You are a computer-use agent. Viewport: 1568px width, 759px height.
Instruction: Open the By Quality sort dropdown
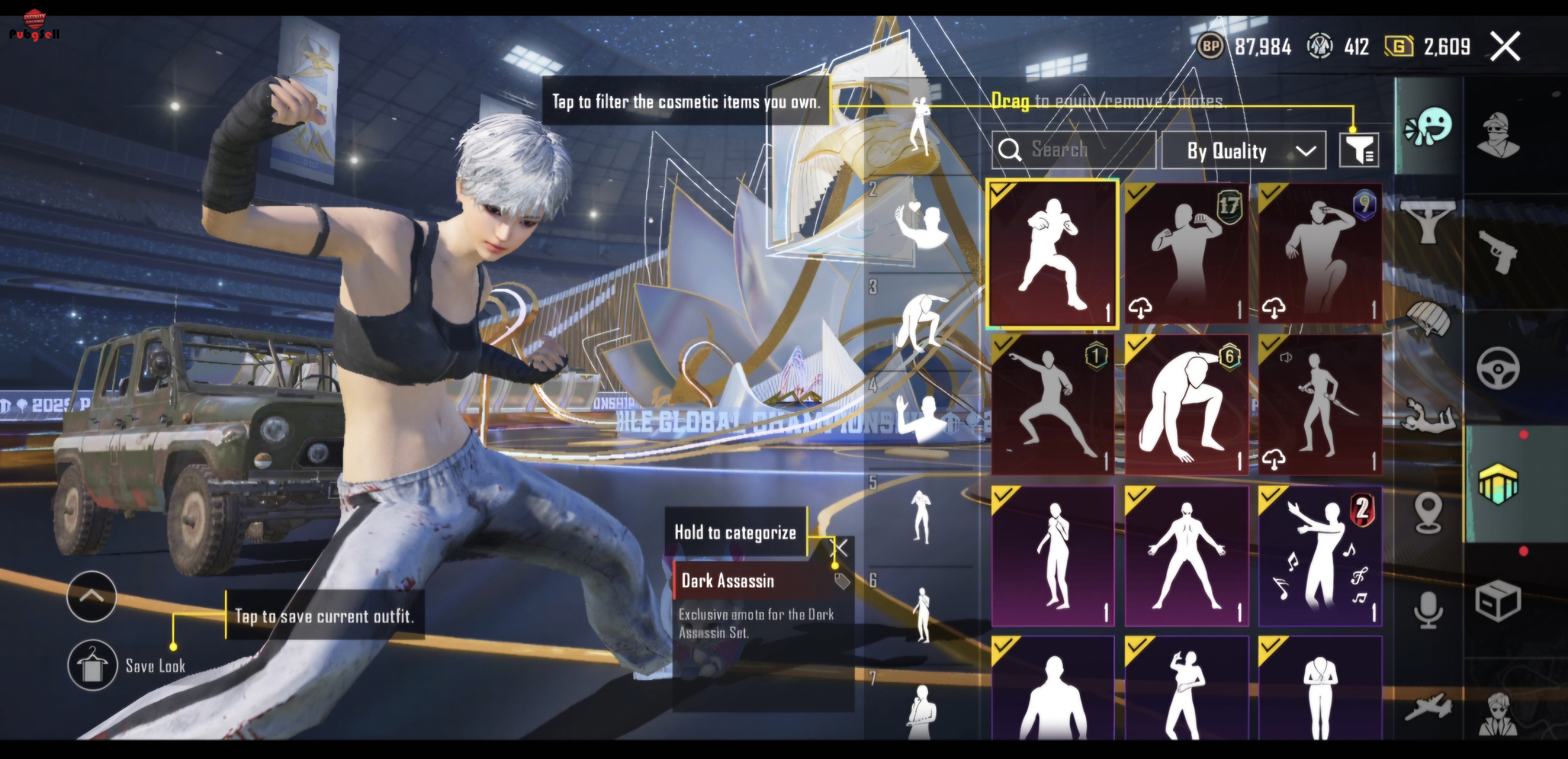pos(1243,150)
